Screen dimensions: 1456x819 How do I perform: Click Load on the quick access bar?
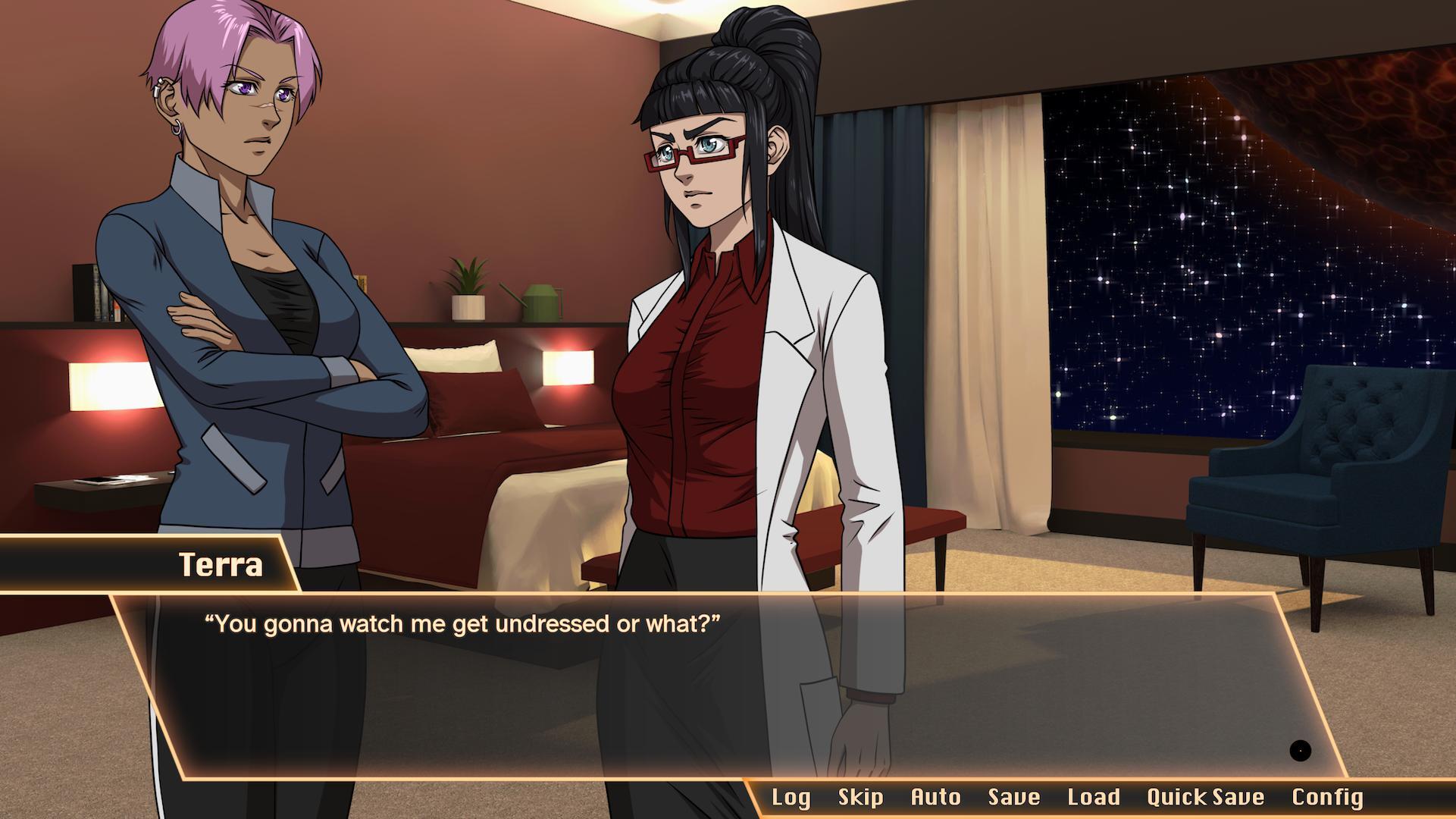click(x=1092, y=797)
